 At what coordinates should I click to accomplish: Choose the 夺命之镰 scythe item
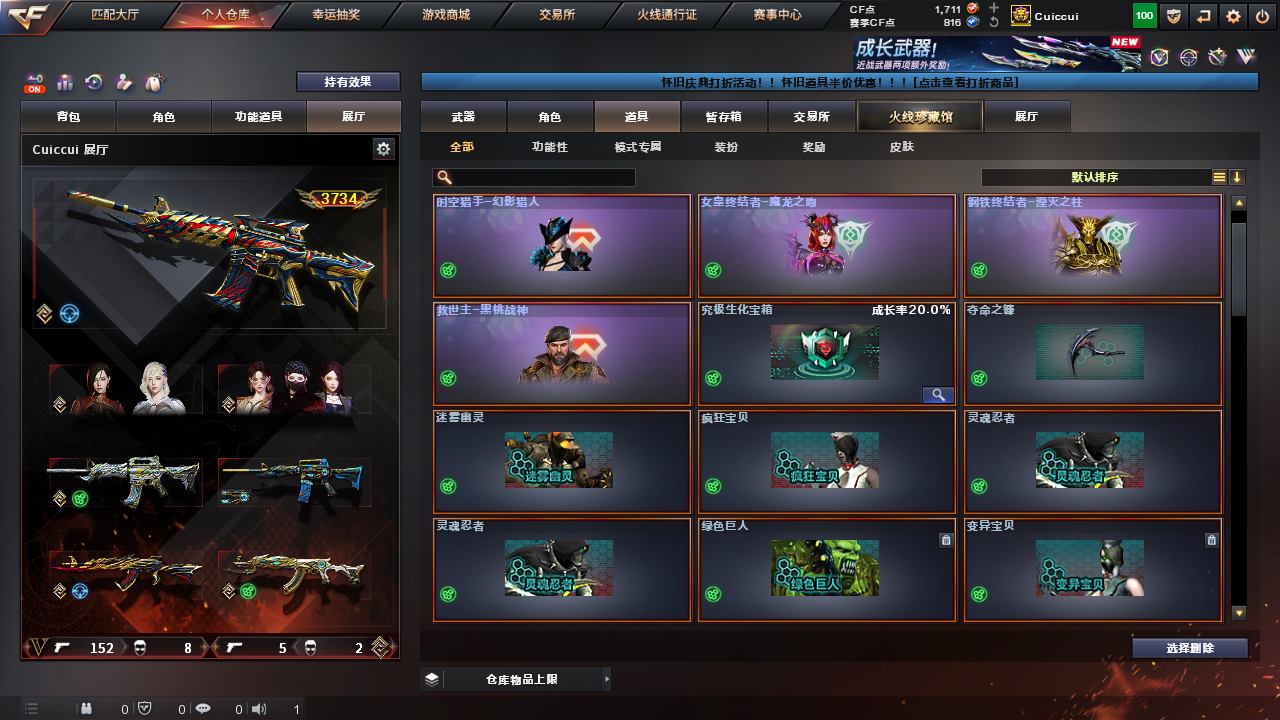1092,354
